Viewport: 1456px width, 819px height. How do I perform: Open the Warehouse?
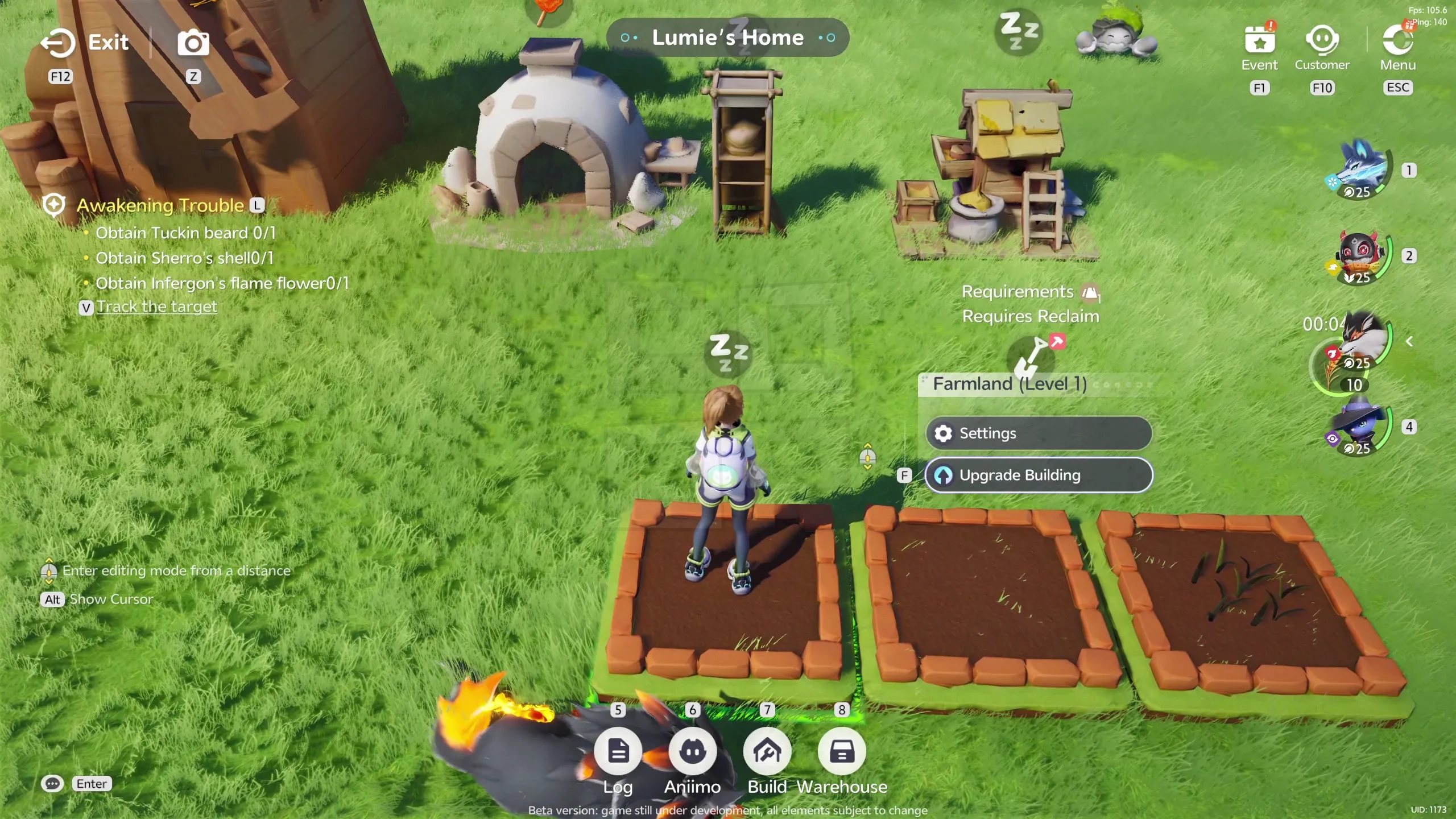click(x=842, y=751)
